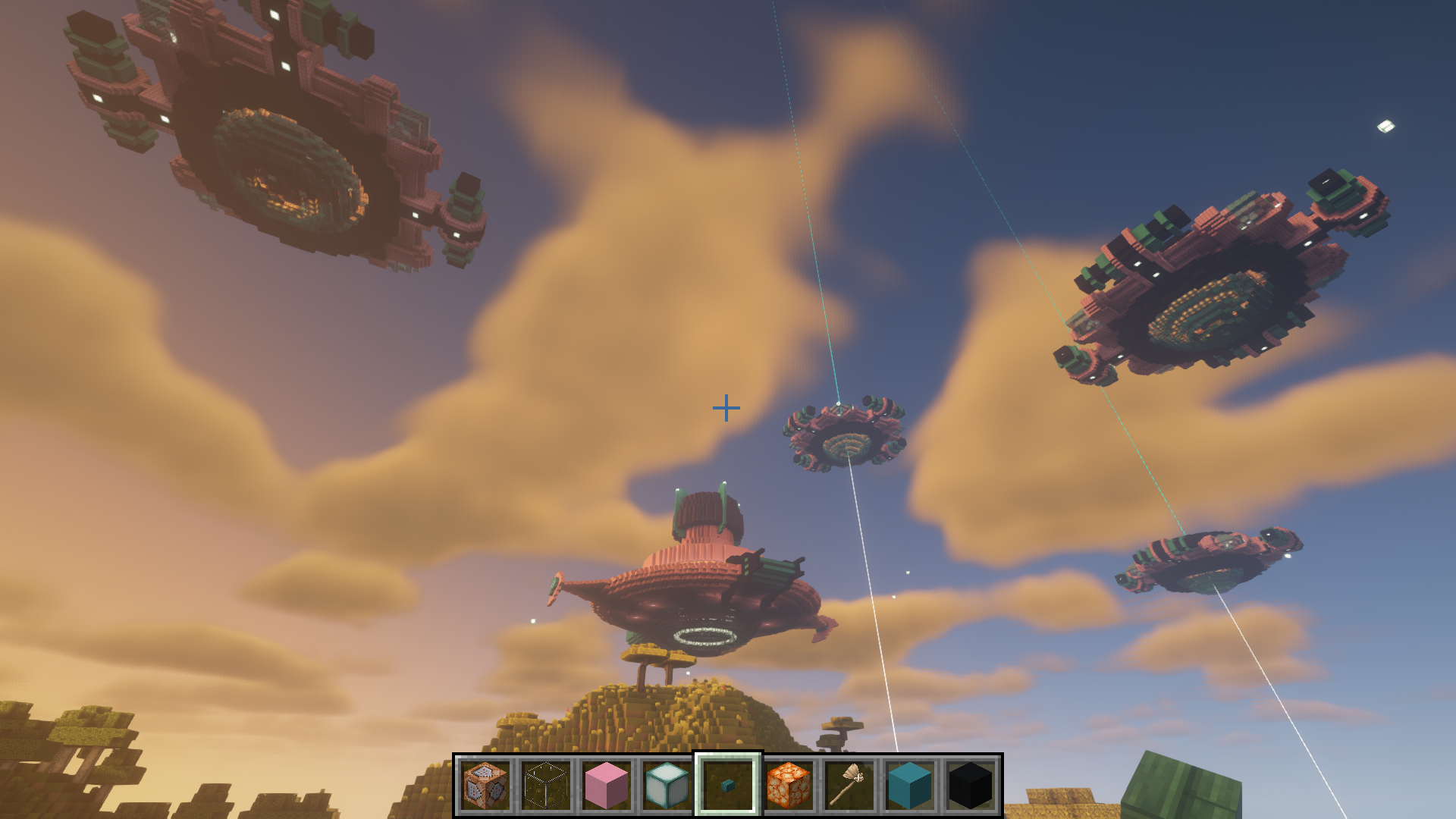This screenshot has height=819, width=1456.
Task: Equip the brush tool from the hotbar
Action: (x=849, y=786)
